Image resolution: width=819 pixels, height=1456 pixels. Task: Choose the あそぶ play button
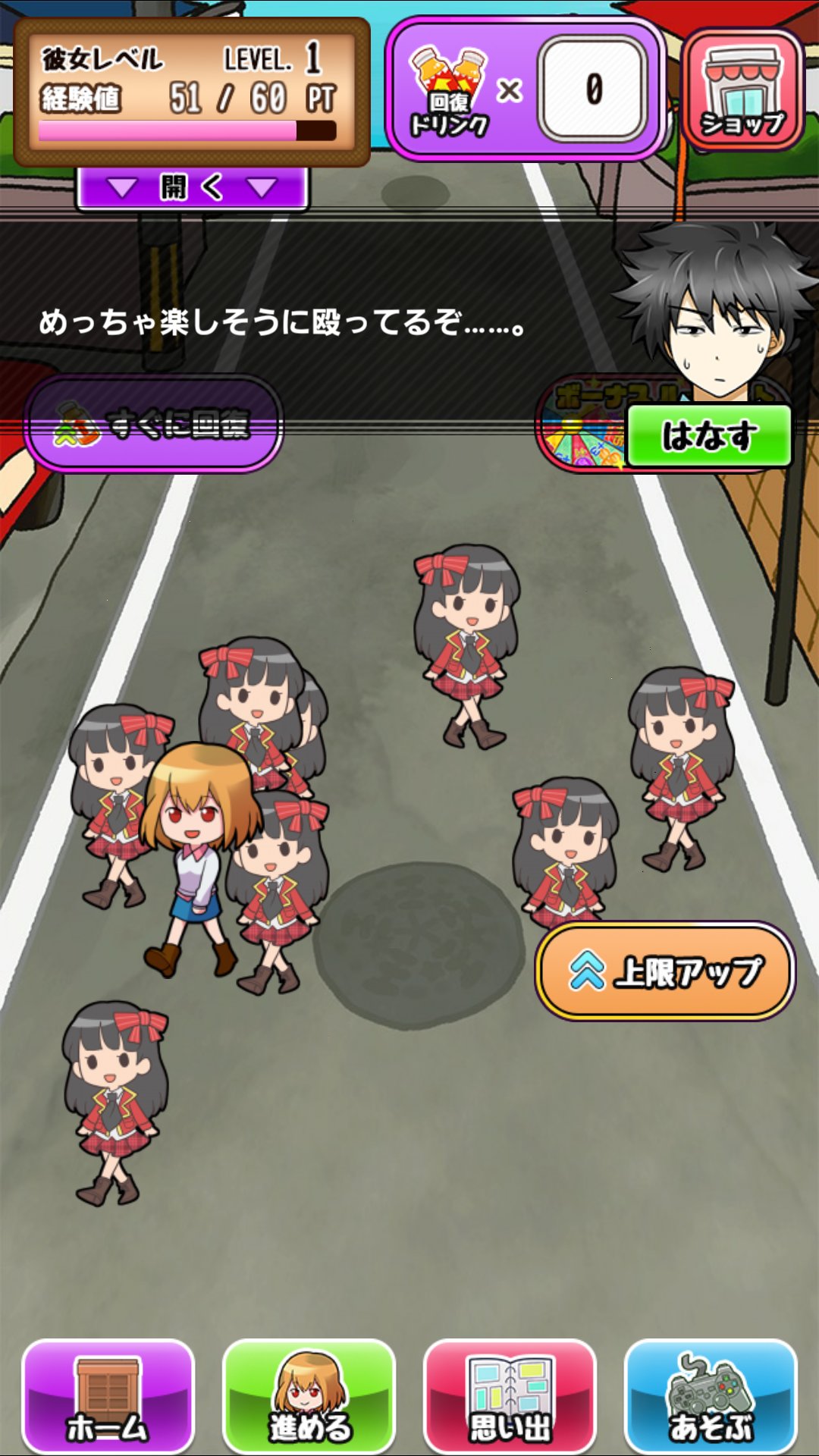coord(711,1395)
